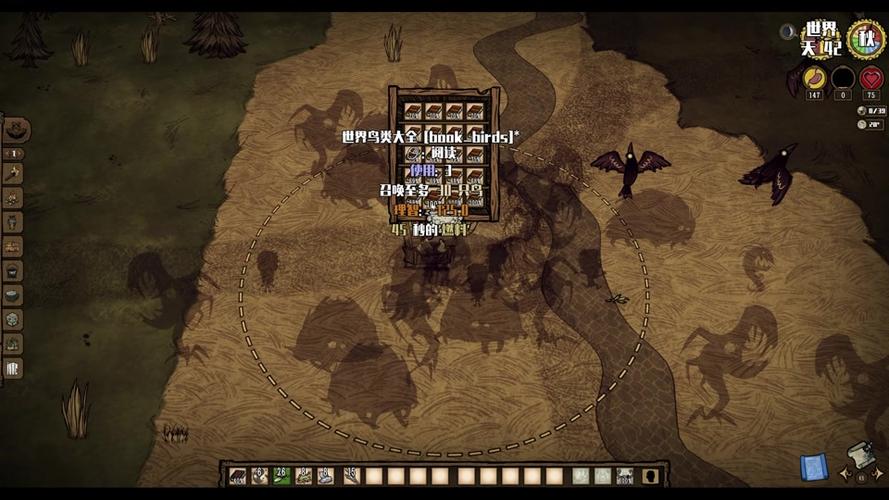Screen dimensions: 889x500
Task: Open the top crafting menu button
Action: [16, 130]
